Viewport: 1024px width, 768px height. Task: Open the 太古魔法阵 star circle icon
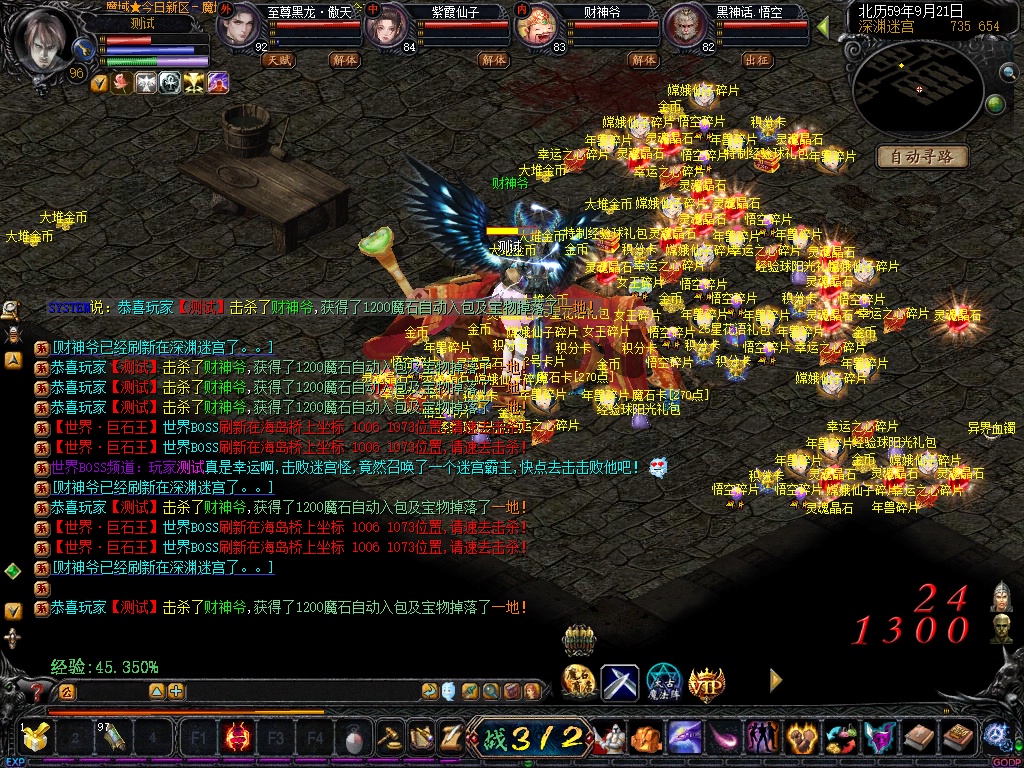coord(663,682)
